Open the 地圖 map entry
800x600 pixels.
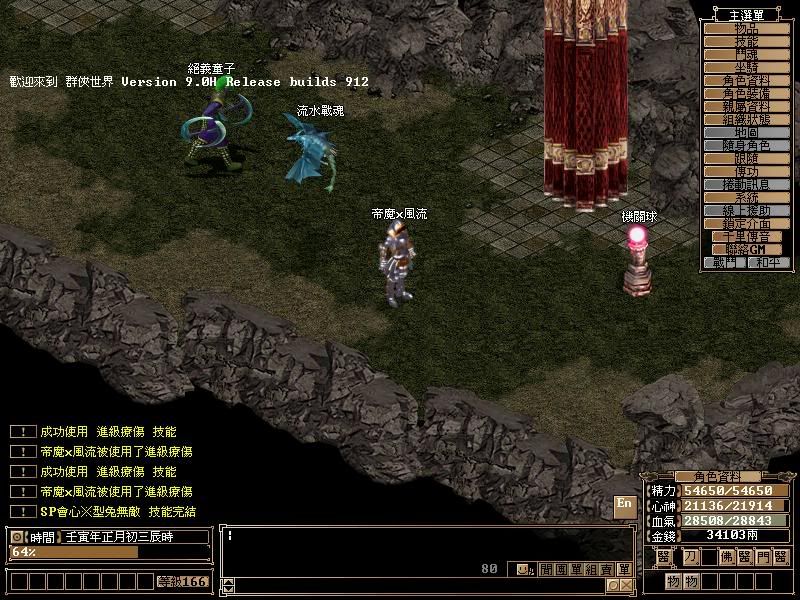pos(748,133)
